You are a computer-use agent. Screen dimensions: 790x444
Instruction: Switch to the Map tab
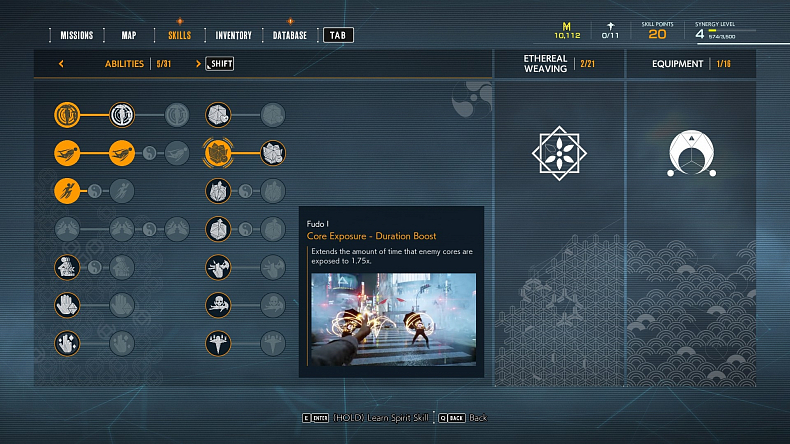click(129, 35)
